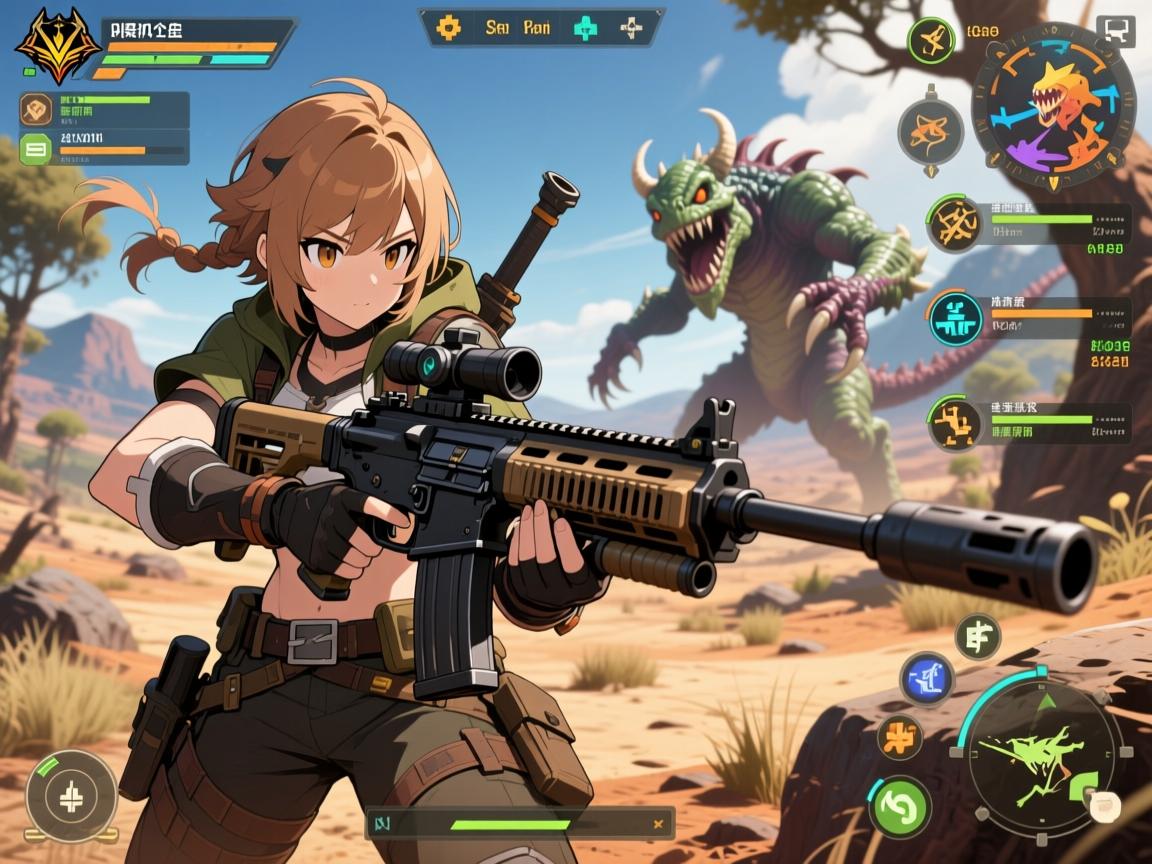This screenshot has height=864, width=1152.
Task: Select the brown badge status icon
Action: click(x=37, y=109)
